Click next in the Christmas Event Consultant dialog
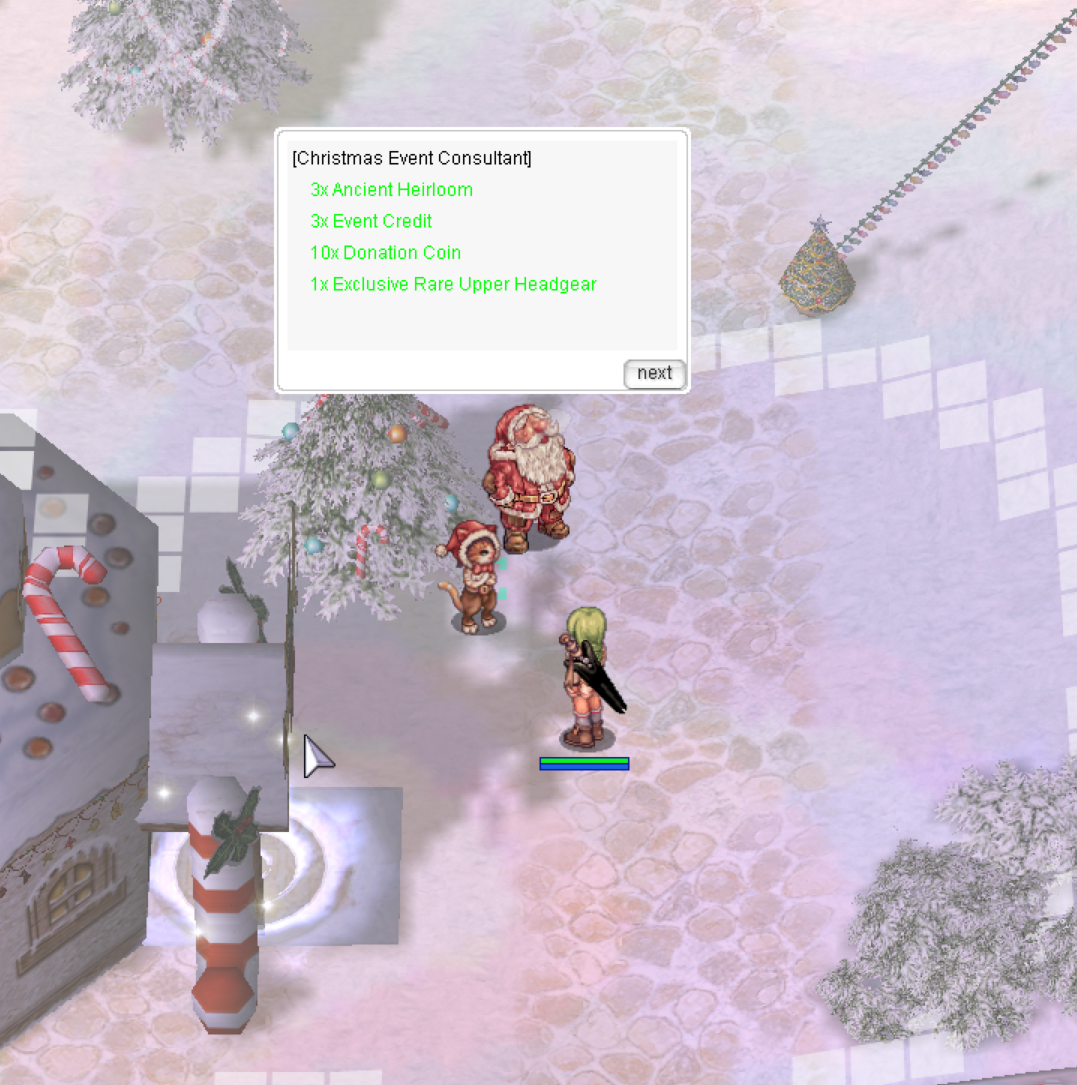The height and width of the screenshot is (1085, 1077). pyautogui.click(x=654, y=373)
